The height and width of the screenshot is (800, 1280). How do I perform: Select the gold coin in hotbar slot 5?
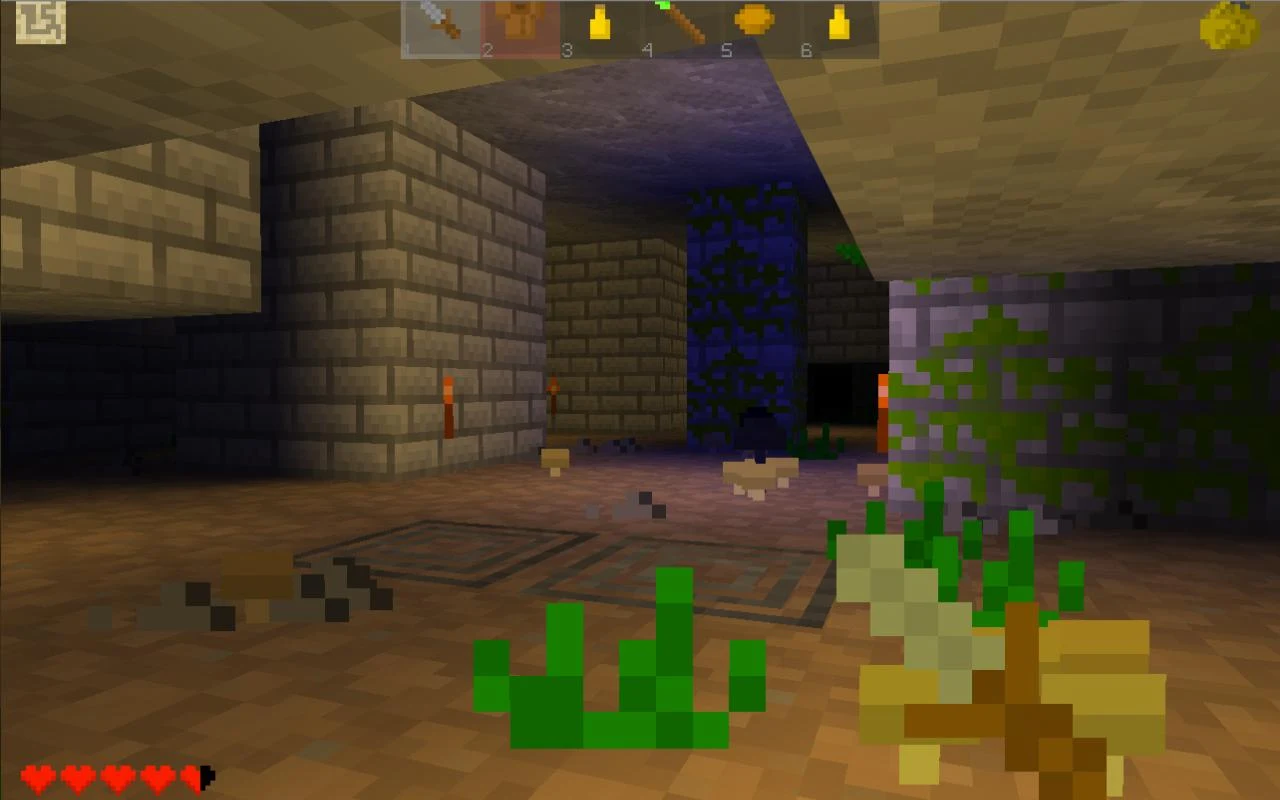pos(752,22)
